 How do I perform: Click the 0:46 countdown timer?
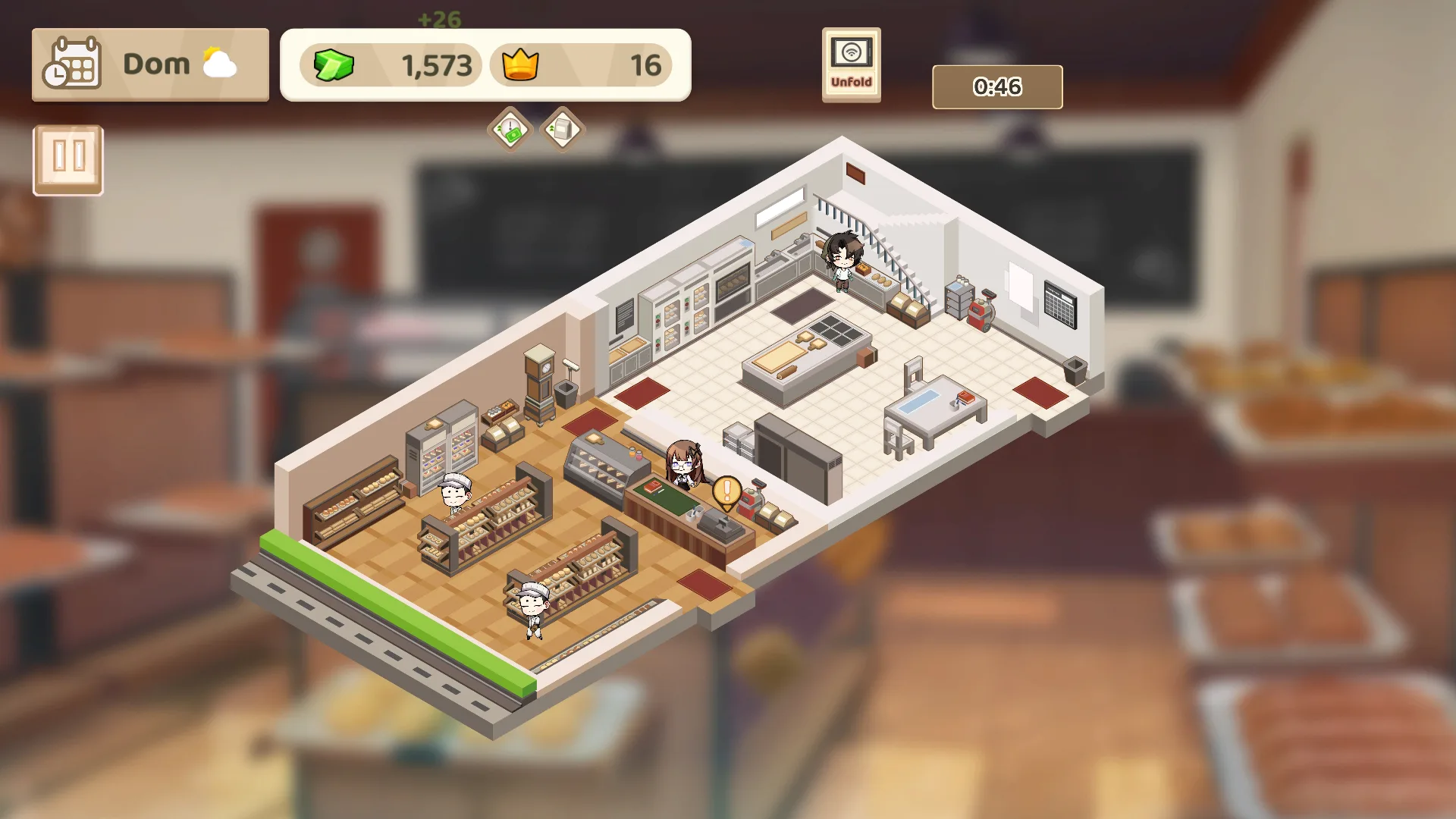(x=996, y=86)
